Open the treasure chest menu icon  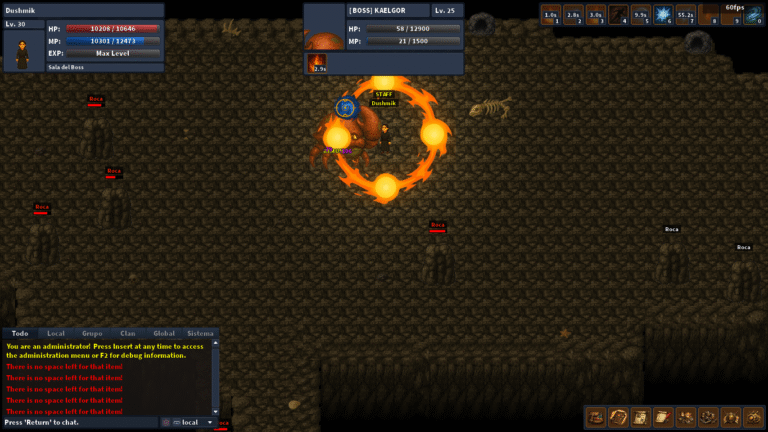coord(595,417)
